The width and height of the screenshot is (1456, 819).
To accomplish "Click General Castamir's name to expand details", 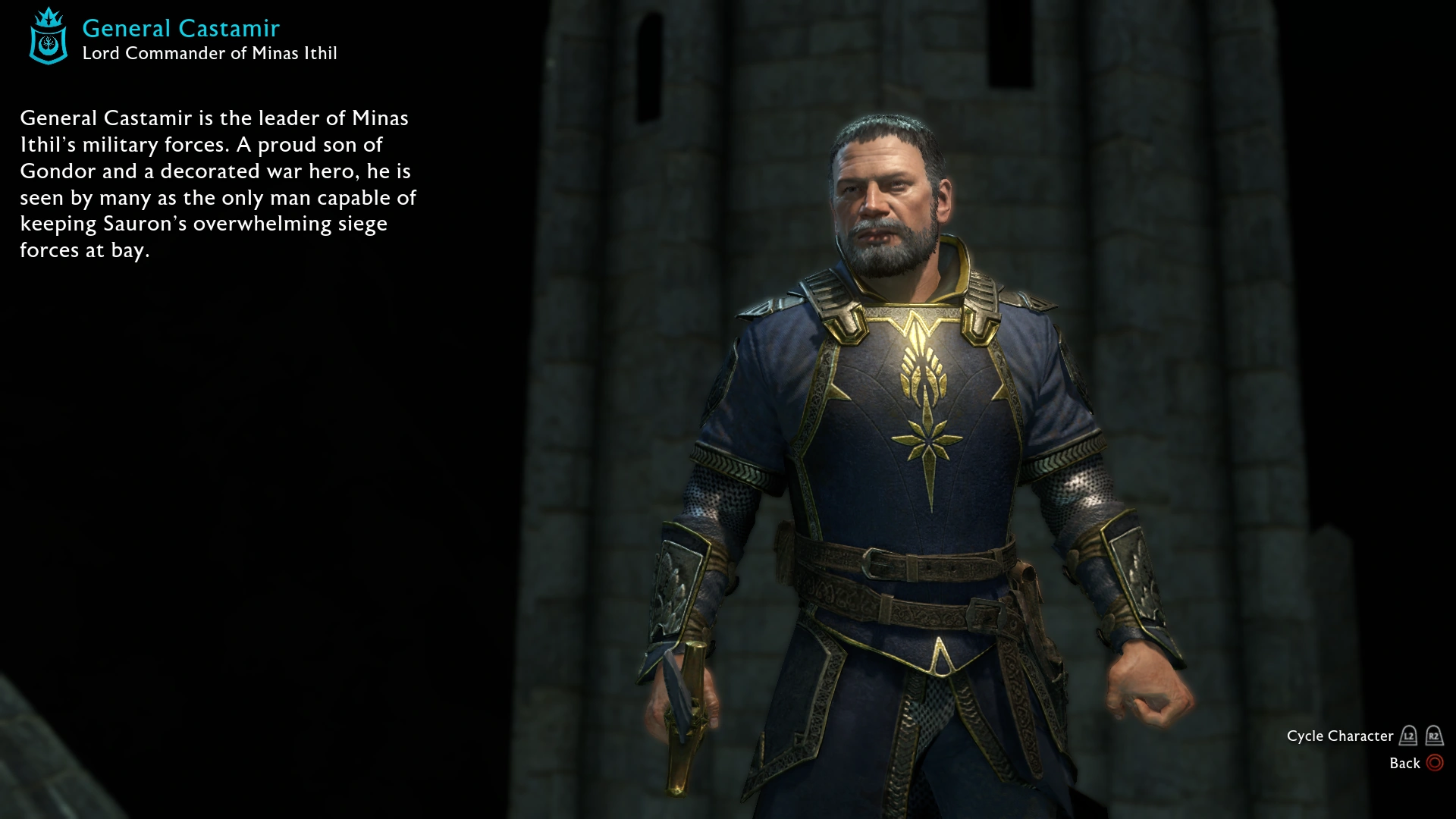I will click(180, 28).
